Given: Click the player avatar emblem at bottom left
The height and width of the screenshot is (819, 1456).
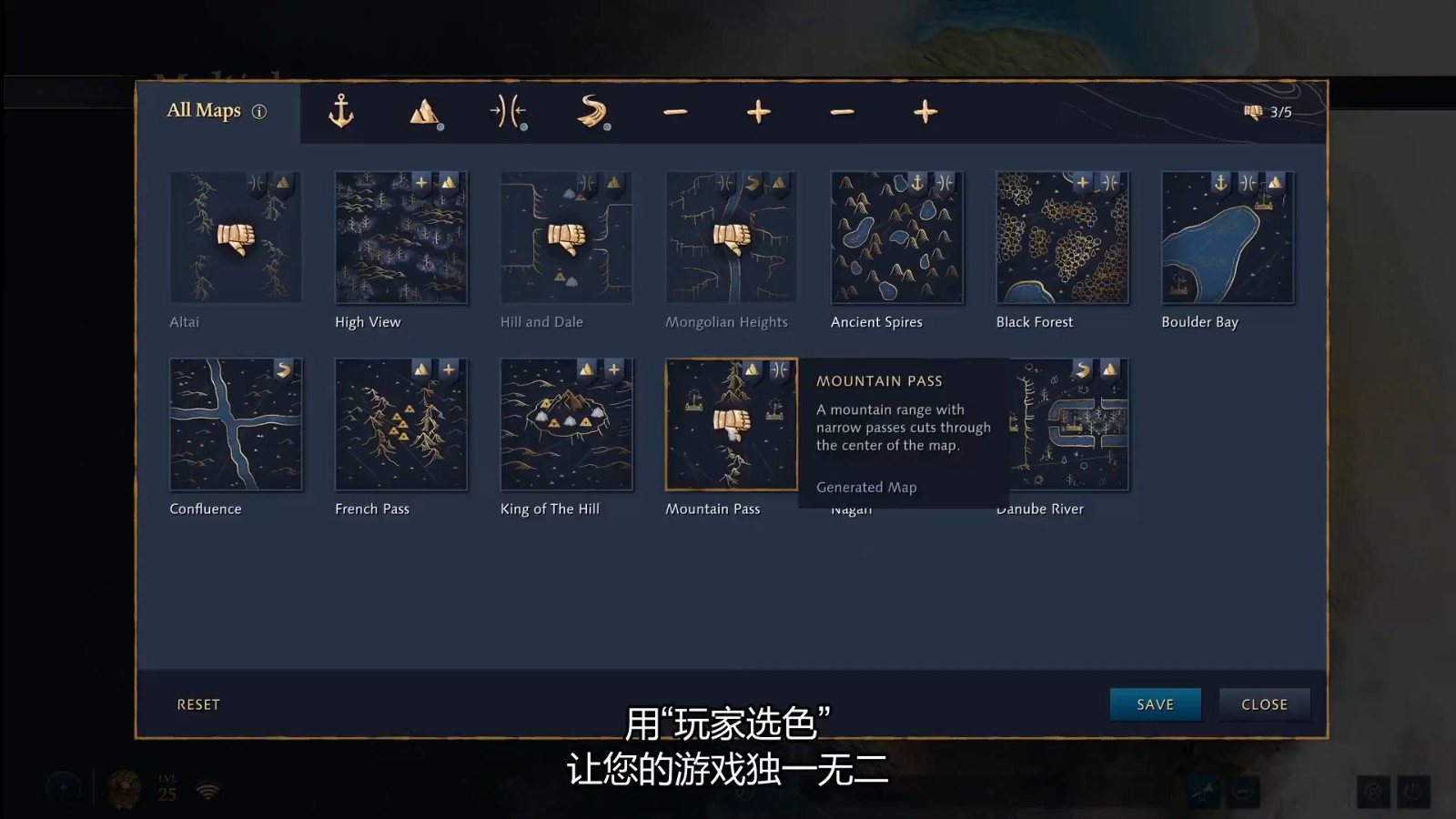Looking at the screenshot, I should pos(124,785).
